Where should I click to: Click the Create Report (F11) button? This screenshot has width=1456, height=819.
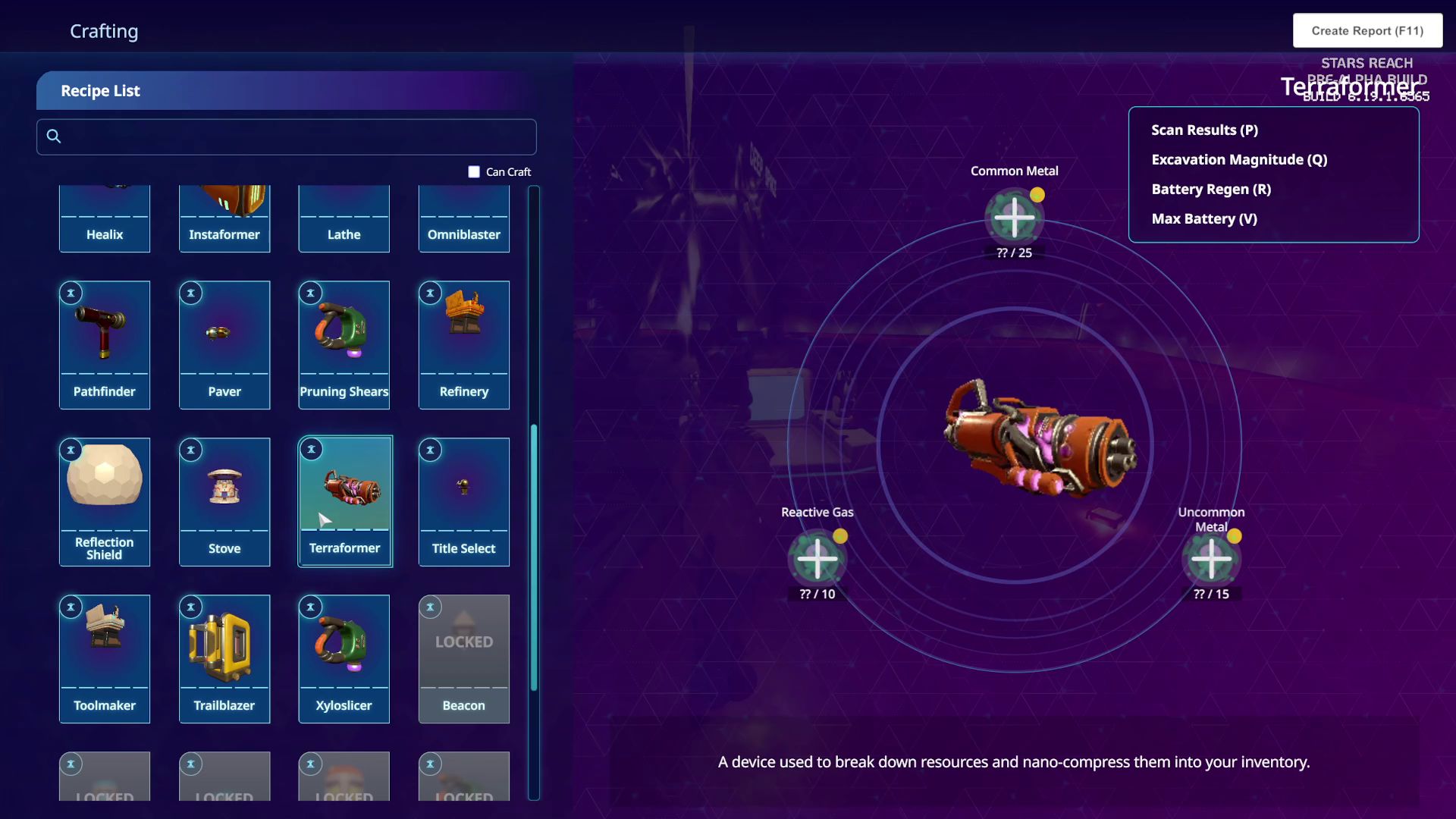pyautogui.click(x=1367, y=31)
